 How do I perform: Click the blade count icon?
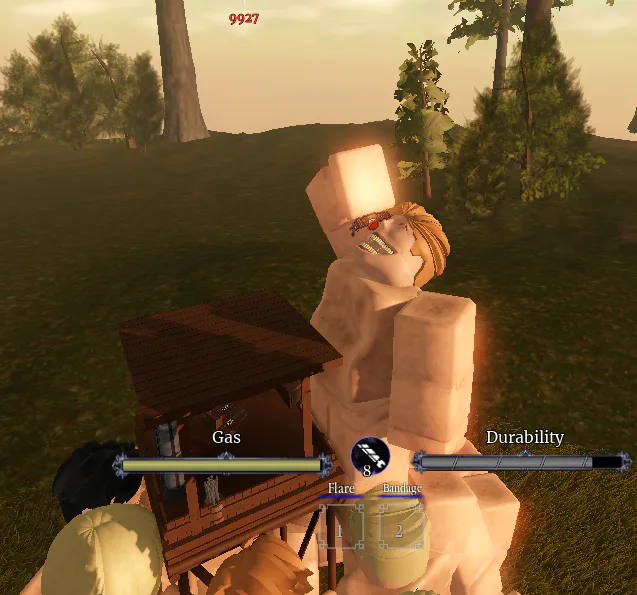pyautogui.click(x=369, y=456)
